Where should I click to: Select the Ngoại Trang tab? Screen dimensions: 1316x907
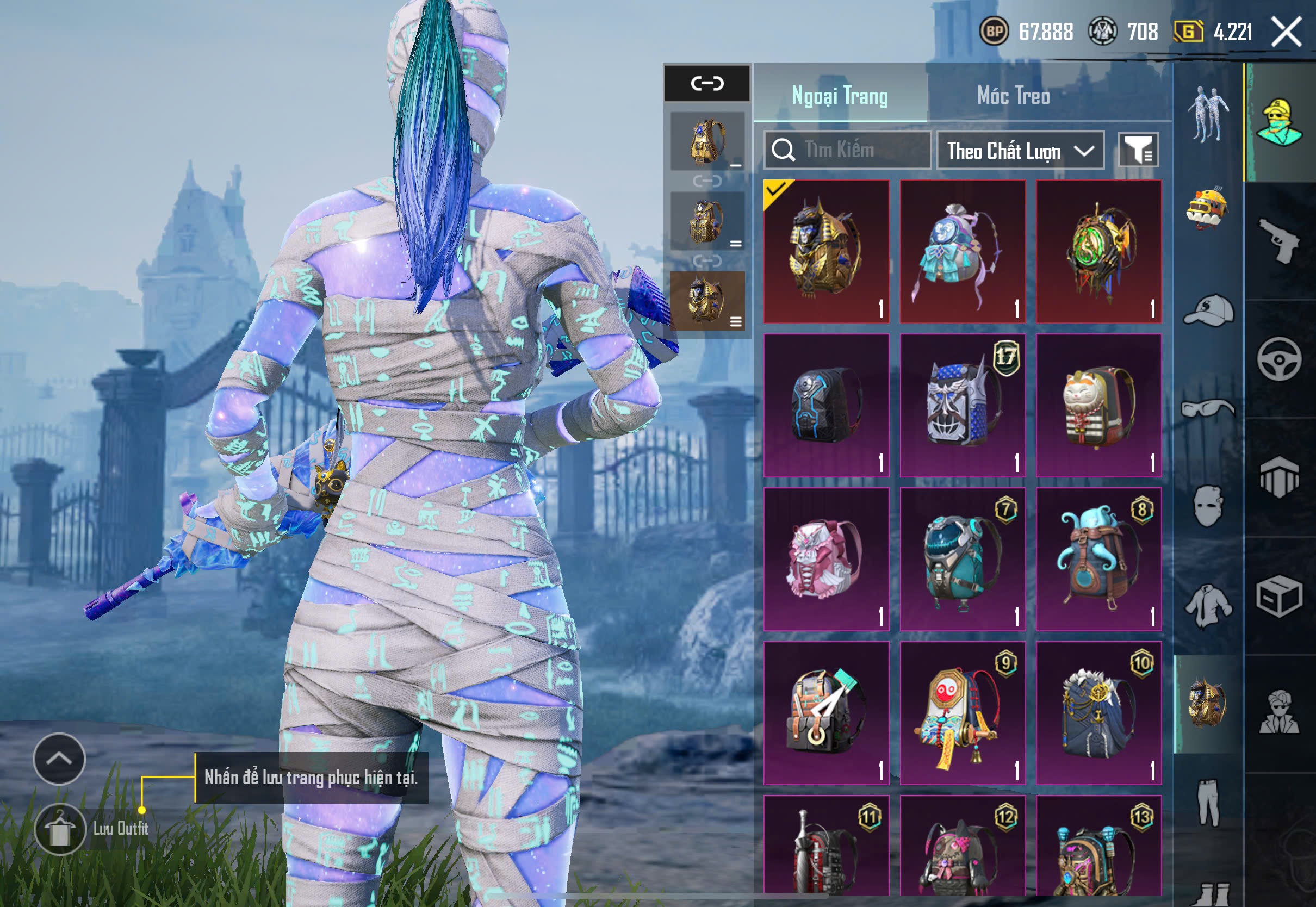coord(839,96)
